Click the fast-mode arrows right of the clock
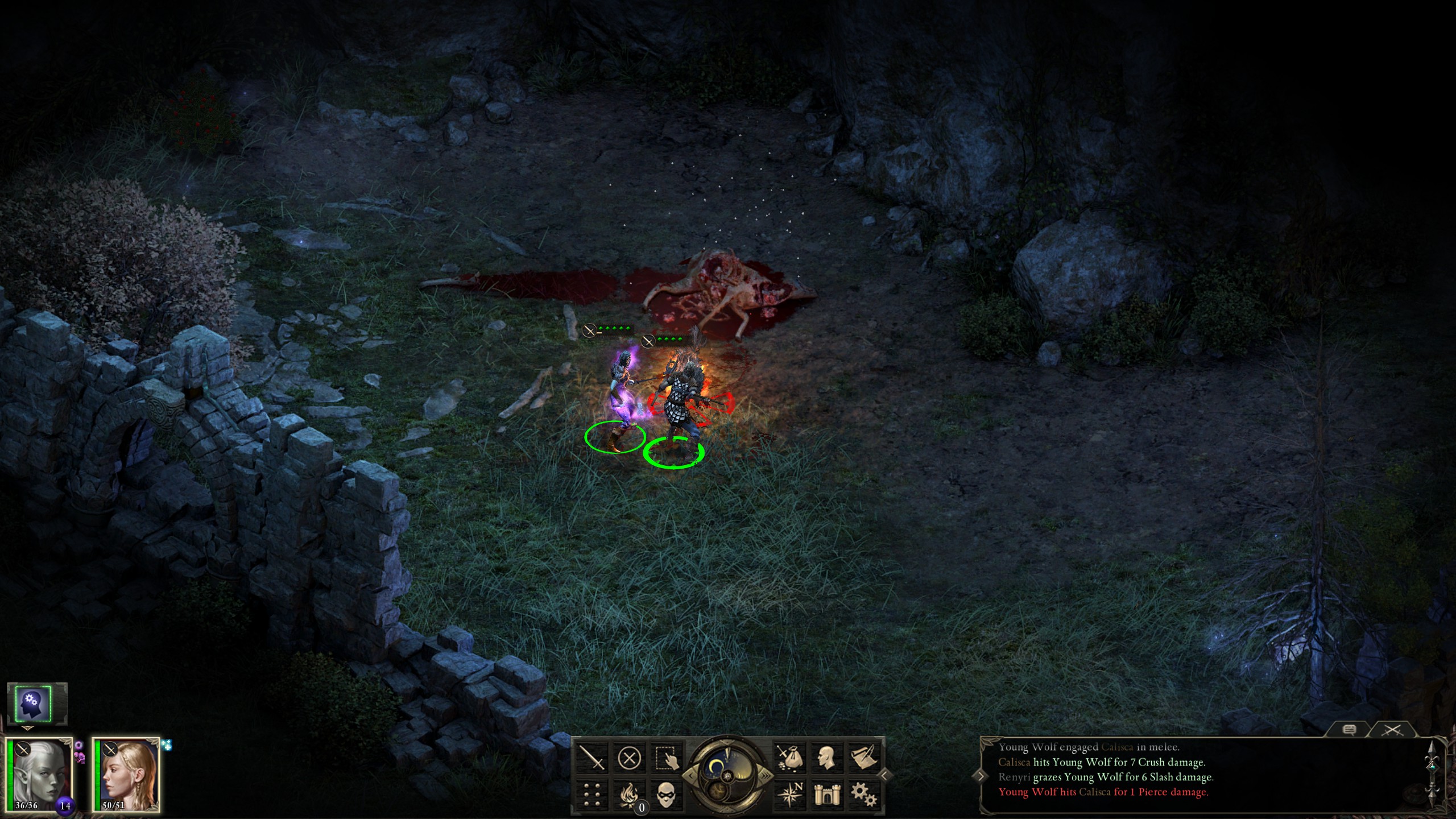The height and width of the screenshot is (819, 1456). pos(767,776)
